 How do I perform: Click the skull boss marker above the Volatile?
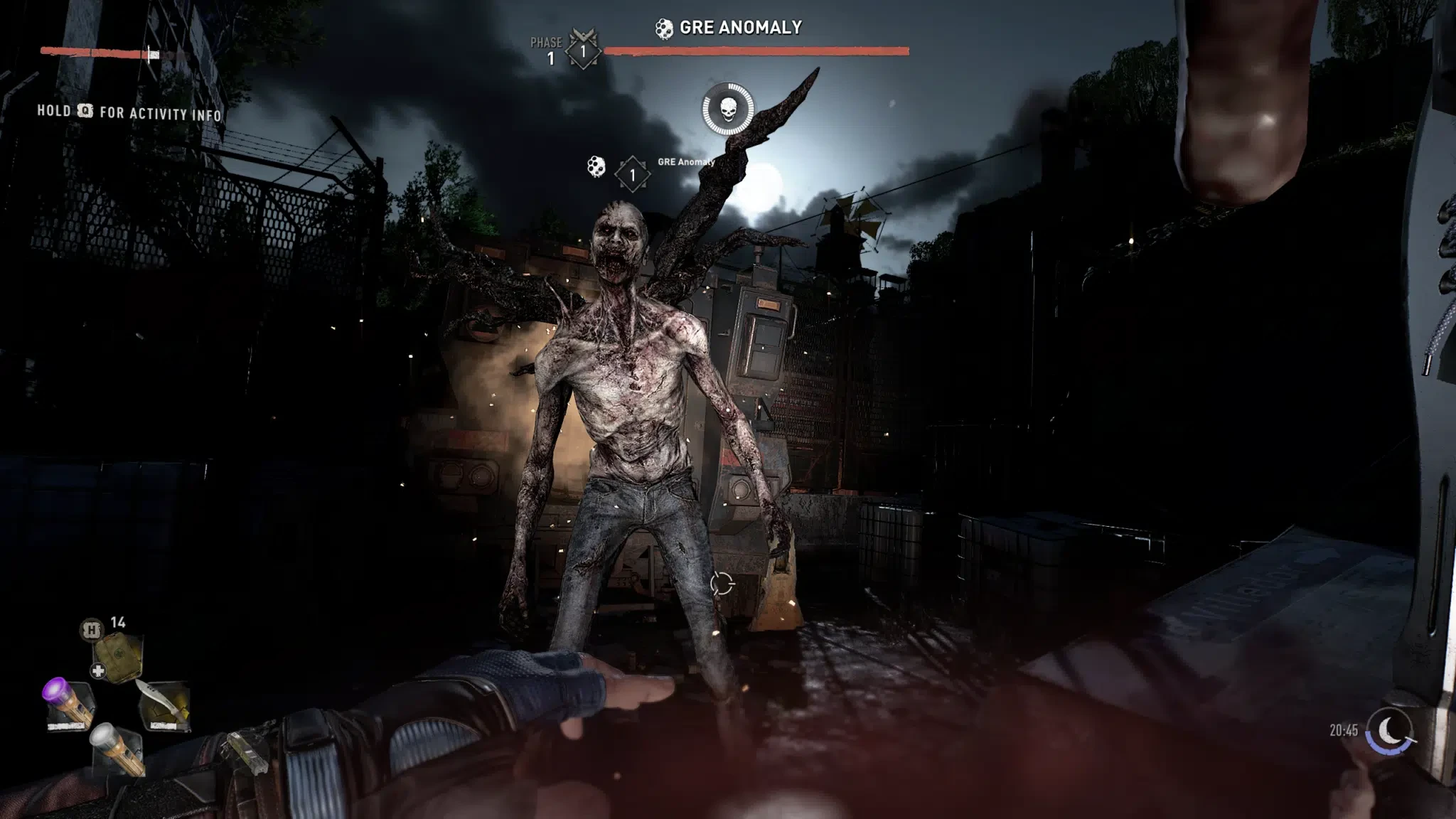point(728,110)
